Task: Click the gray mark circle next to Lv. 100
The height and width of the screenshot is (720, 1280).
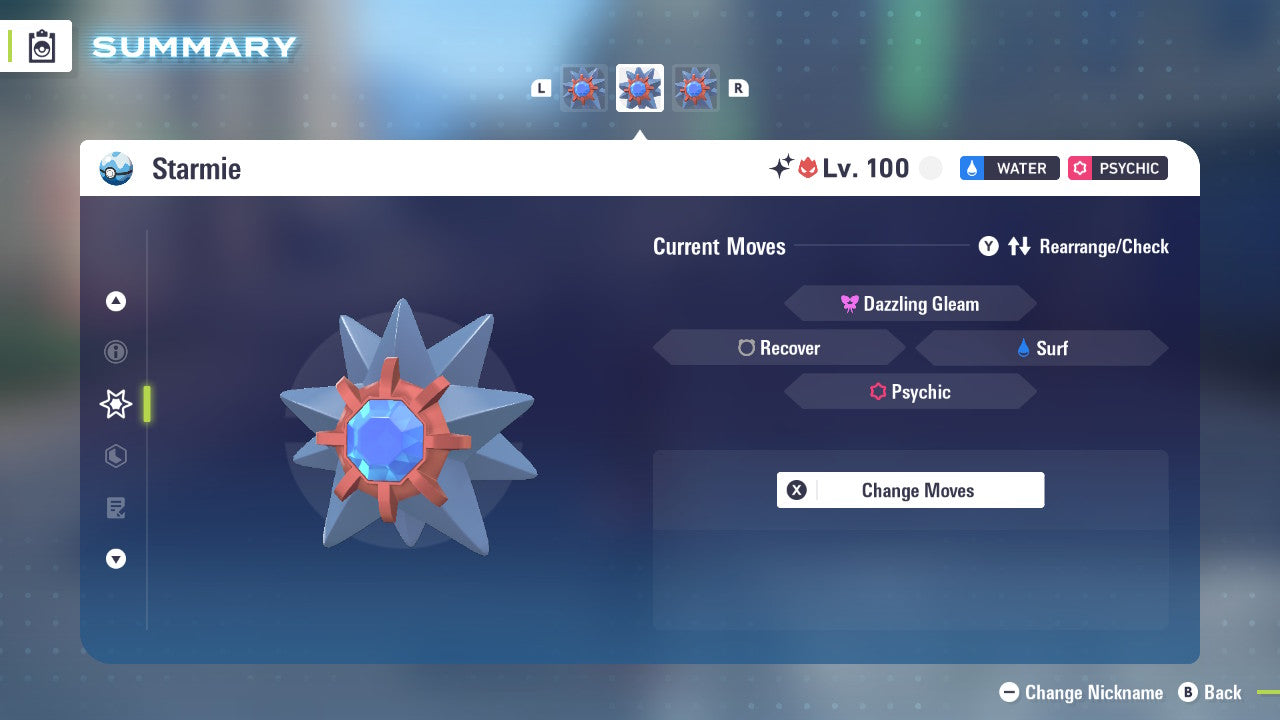Action: pos(931,168)
